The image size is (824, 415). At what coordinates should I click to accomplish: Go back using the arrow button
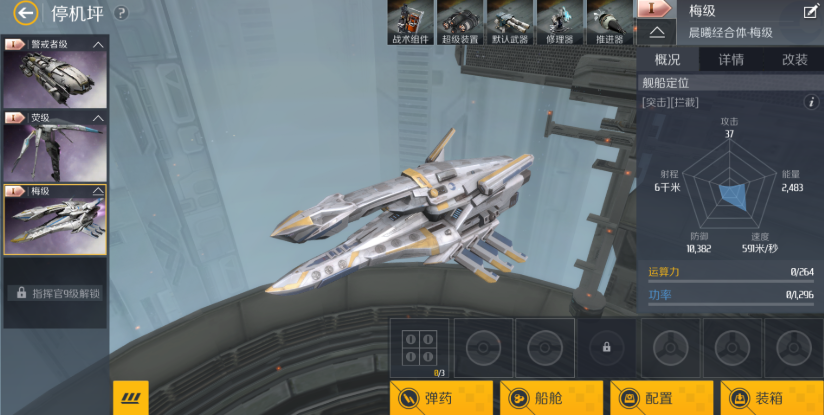click(26, 13)
